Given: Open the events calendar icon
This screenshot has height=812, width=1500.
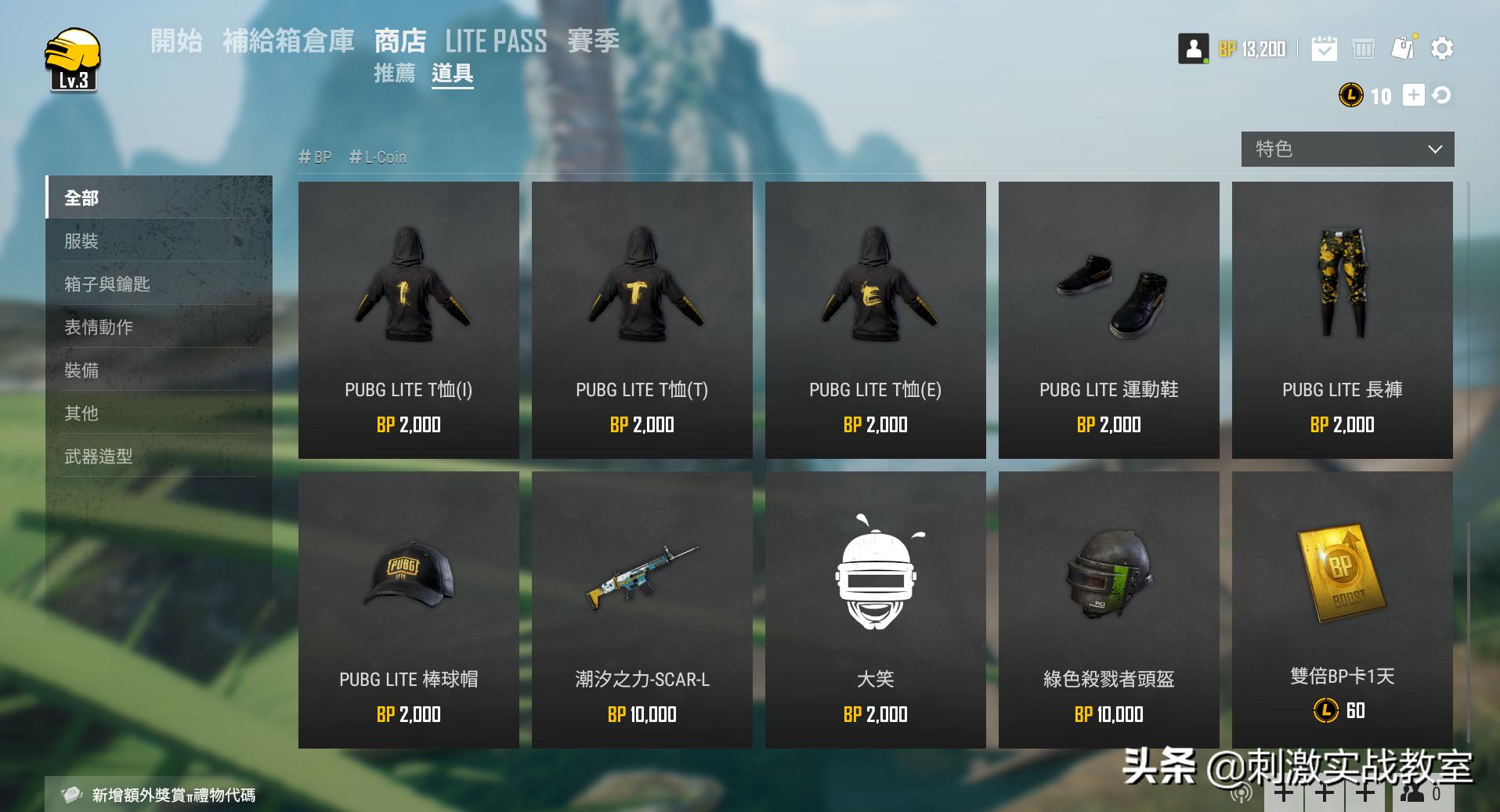Looking at the screenshot, I should 1325,49.
